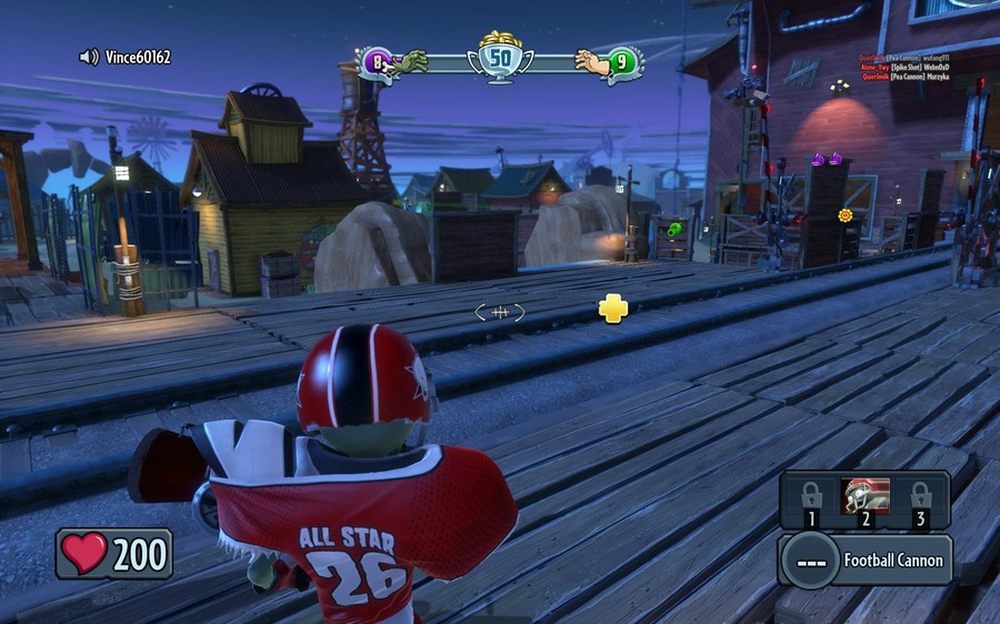Click the speaker icon beside Vince60162
Image resolution: width=1000 pixels, height=624 pixels.
89,57
